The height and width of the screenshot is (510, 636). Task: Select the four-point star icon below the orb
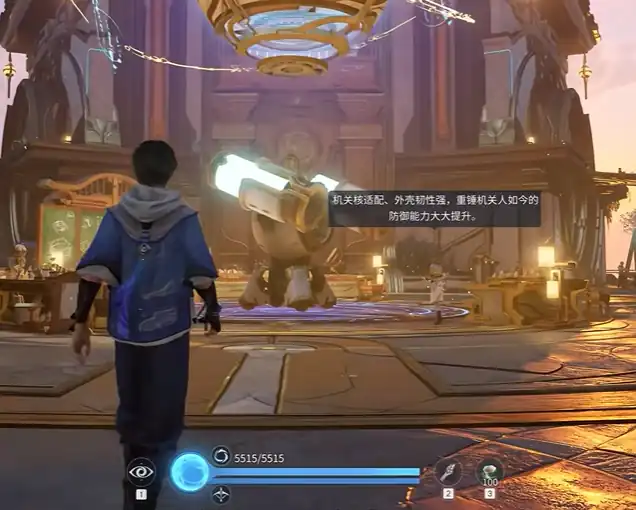coord(221,493)
